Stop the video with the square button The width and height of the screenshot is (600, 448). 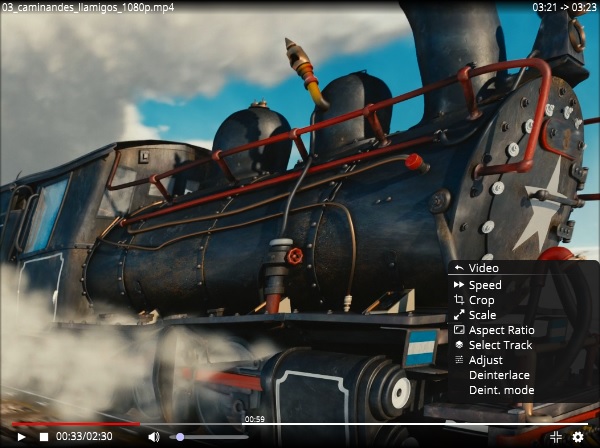[44, 437]
